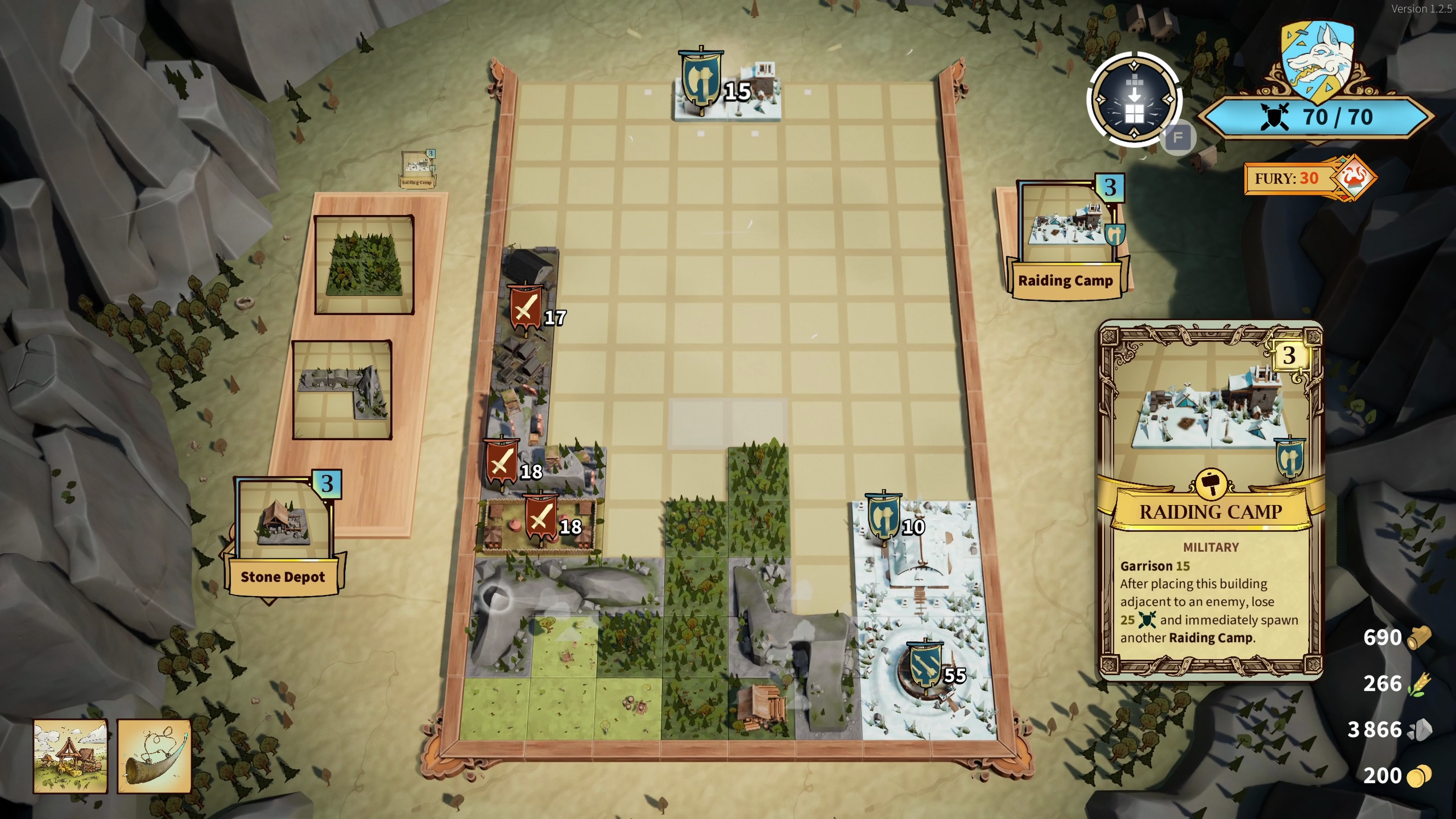Select the enemy axe banner with 10
This screenshot has height=819, width=1456.
(x=883, y=517)
